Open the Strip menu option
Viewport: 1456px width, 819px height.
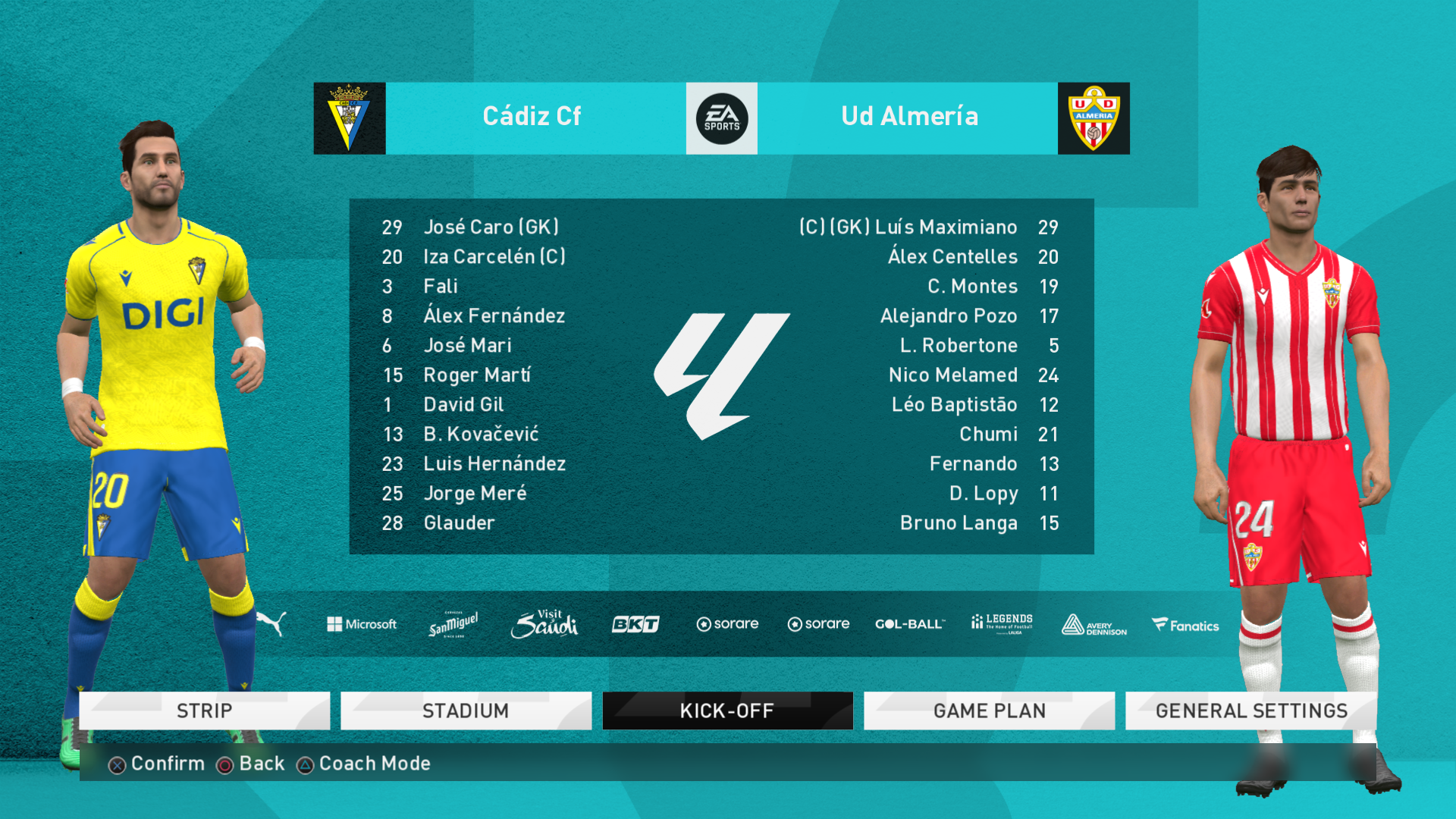click(x=205, y=711)
